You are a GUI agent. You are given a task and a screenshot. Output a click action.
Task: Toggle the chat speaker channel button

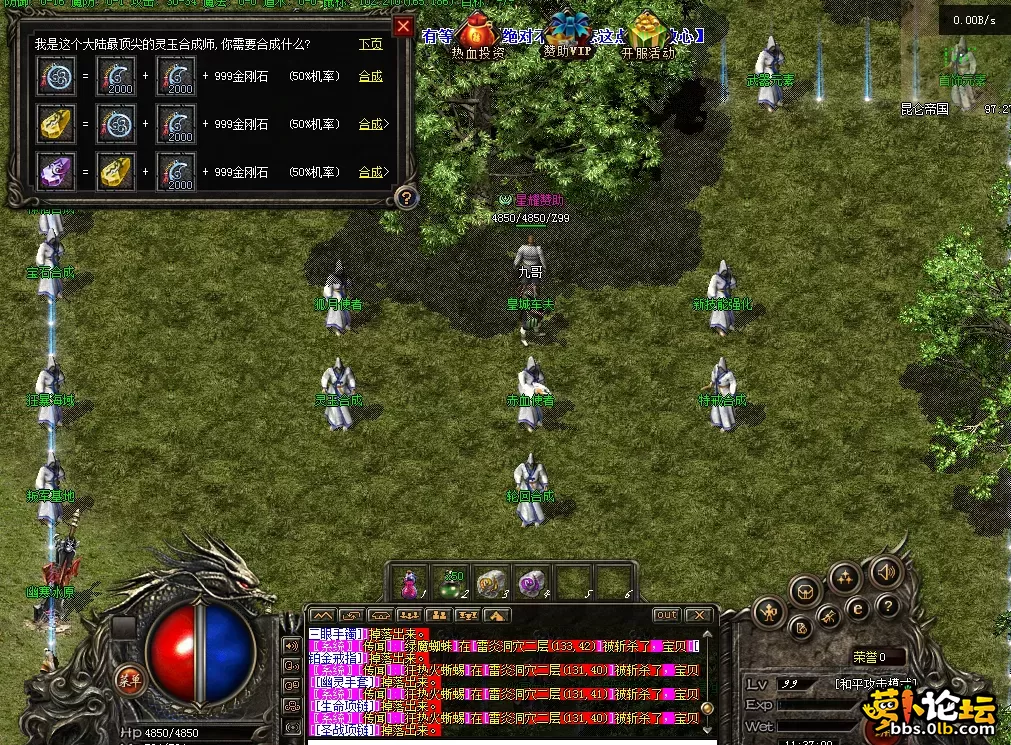pyautogui.click(x=292, y=646)
